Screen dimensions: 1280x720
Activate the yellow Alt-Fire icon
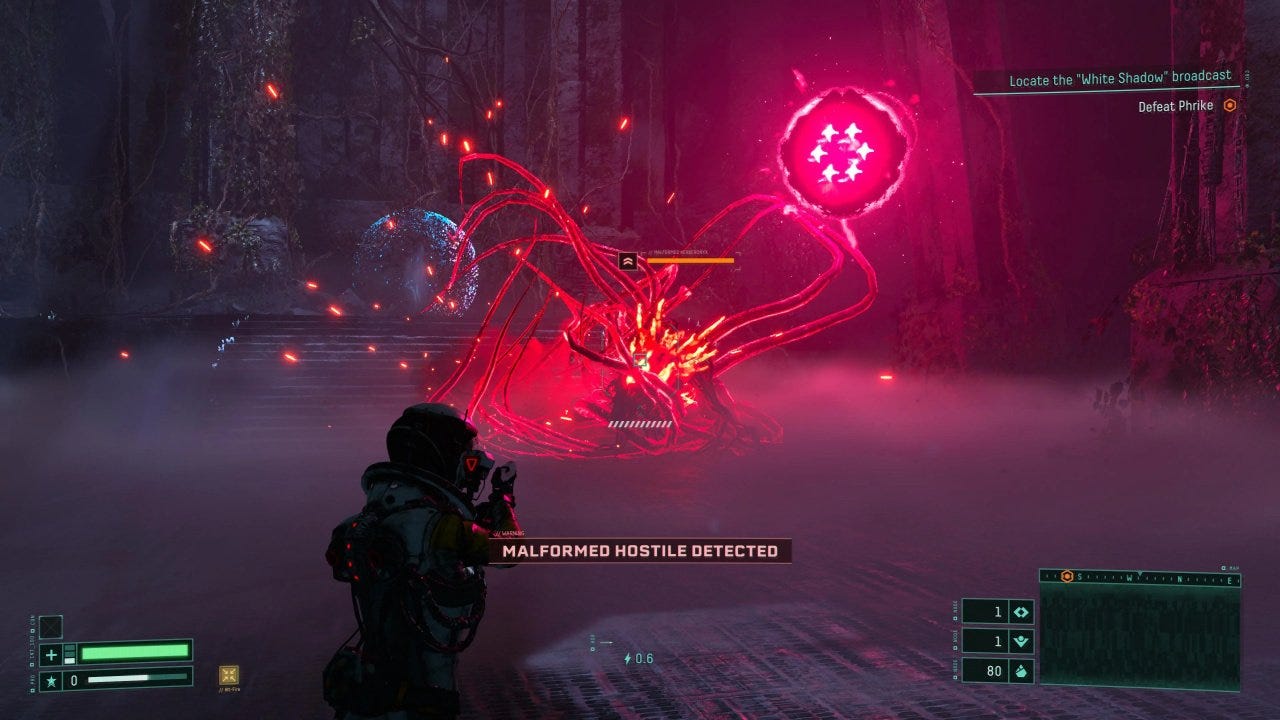coord(228,675)
